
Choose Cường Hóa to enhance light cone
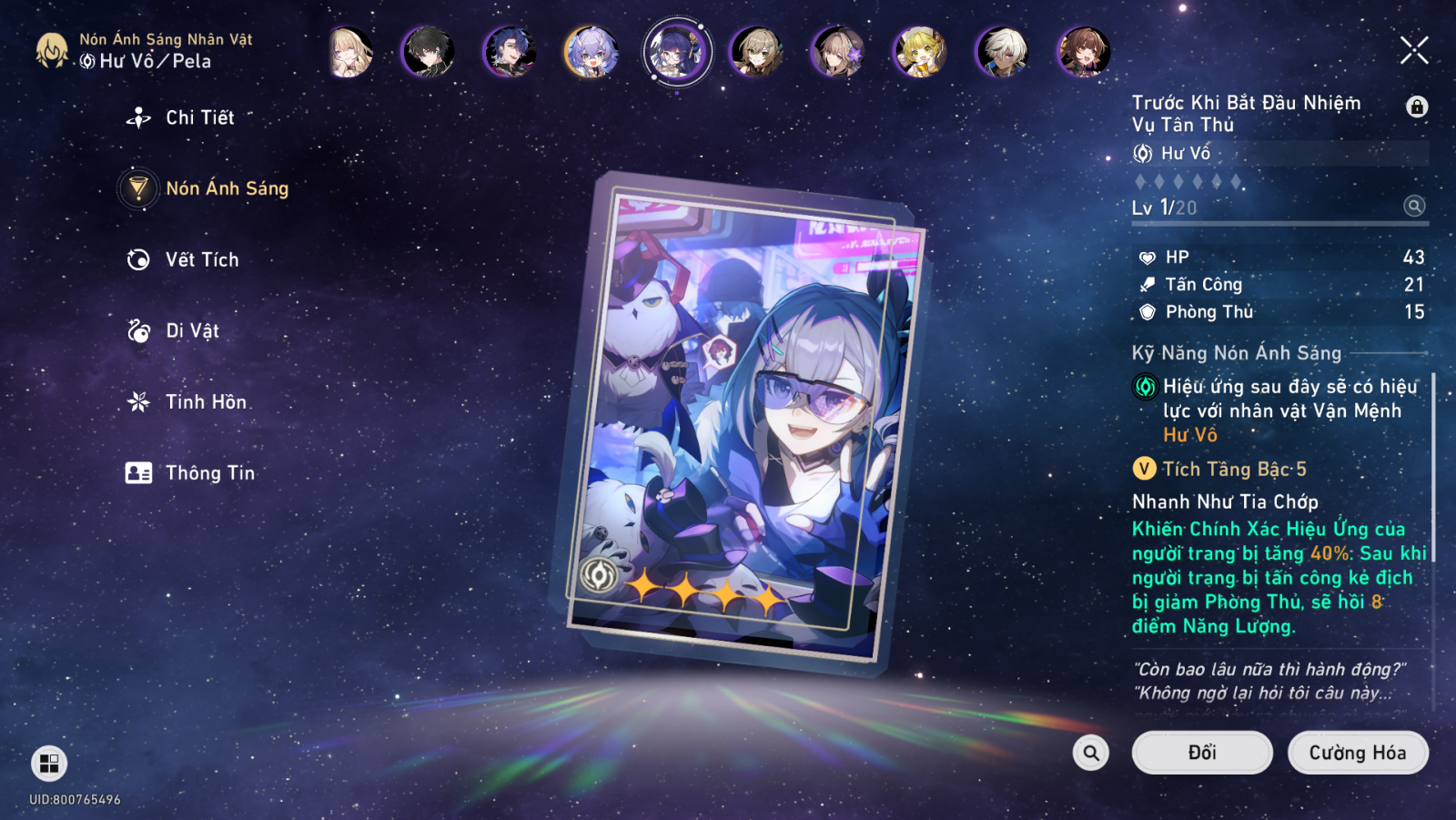pyautogui.click(x=1357, y=753)
